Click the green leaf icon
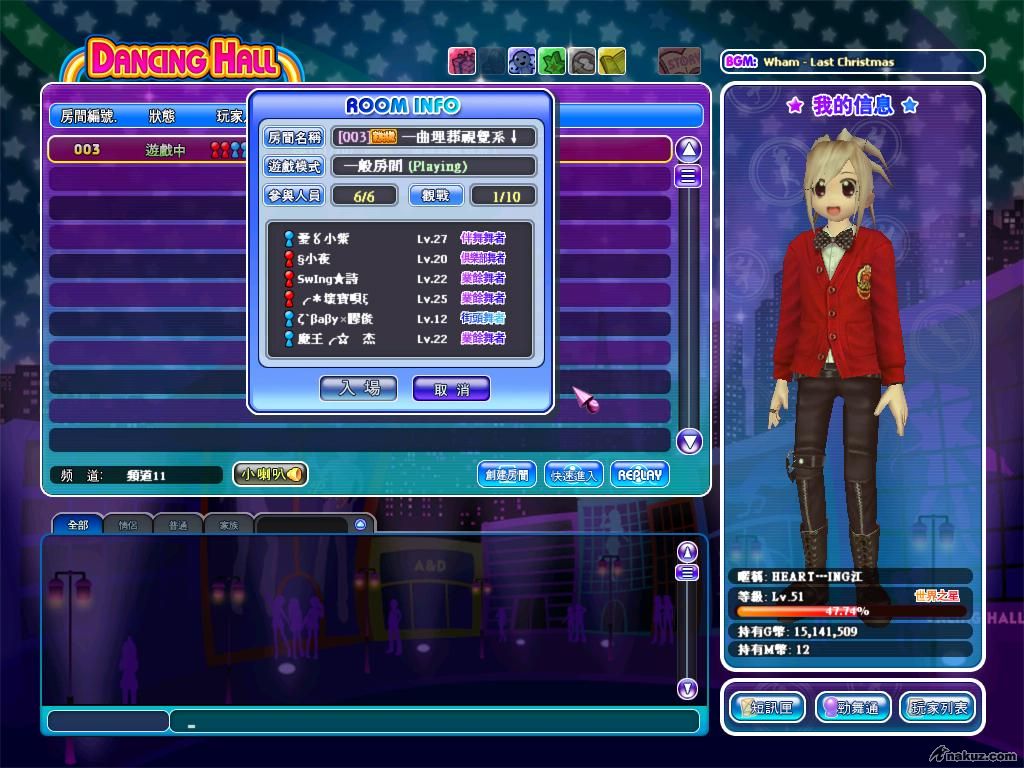The width and height of the screenshot is (1024, 768). coord(552,61)
